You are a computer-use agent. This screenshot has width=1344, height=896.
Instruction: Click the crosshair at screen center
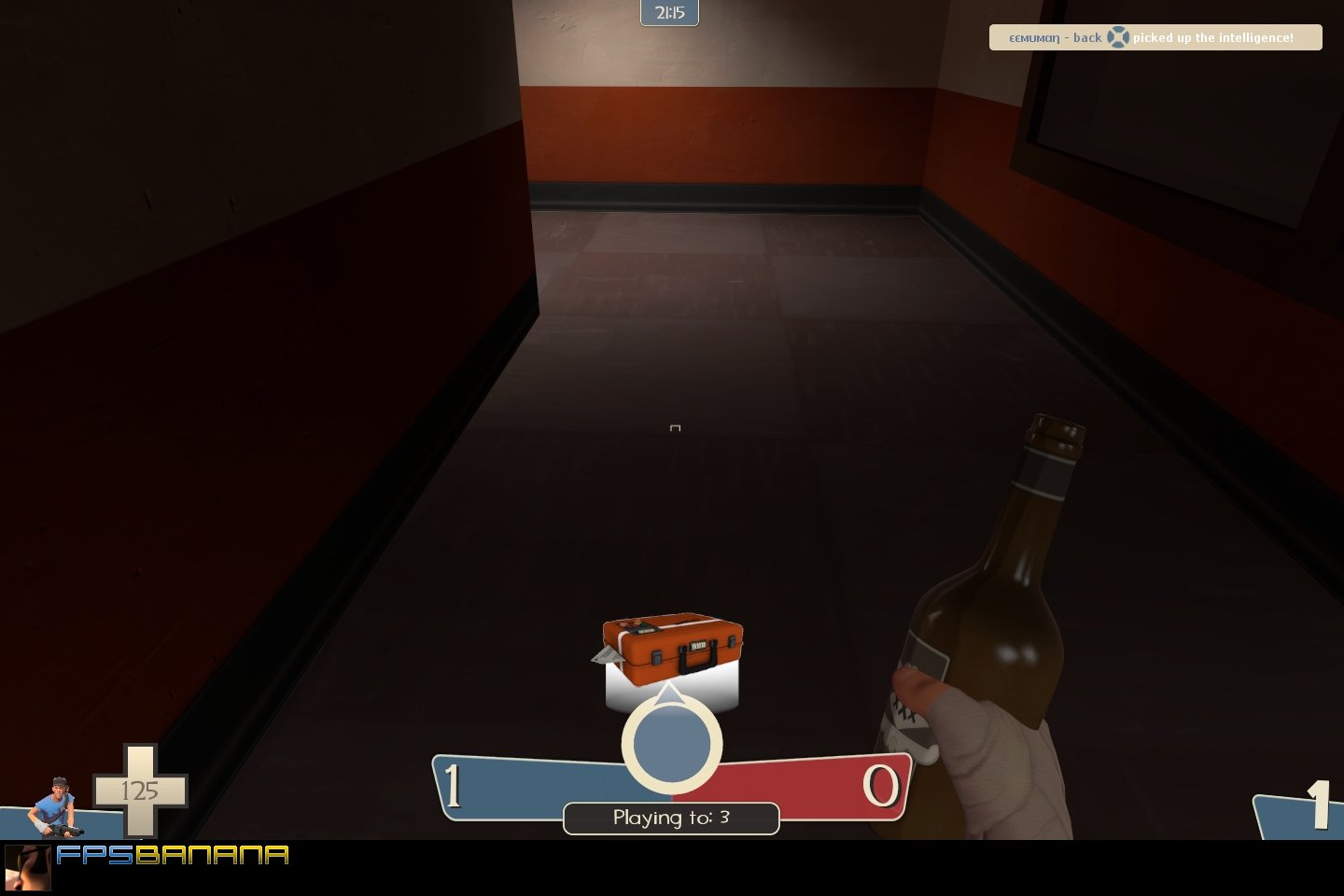coord(674,428)
